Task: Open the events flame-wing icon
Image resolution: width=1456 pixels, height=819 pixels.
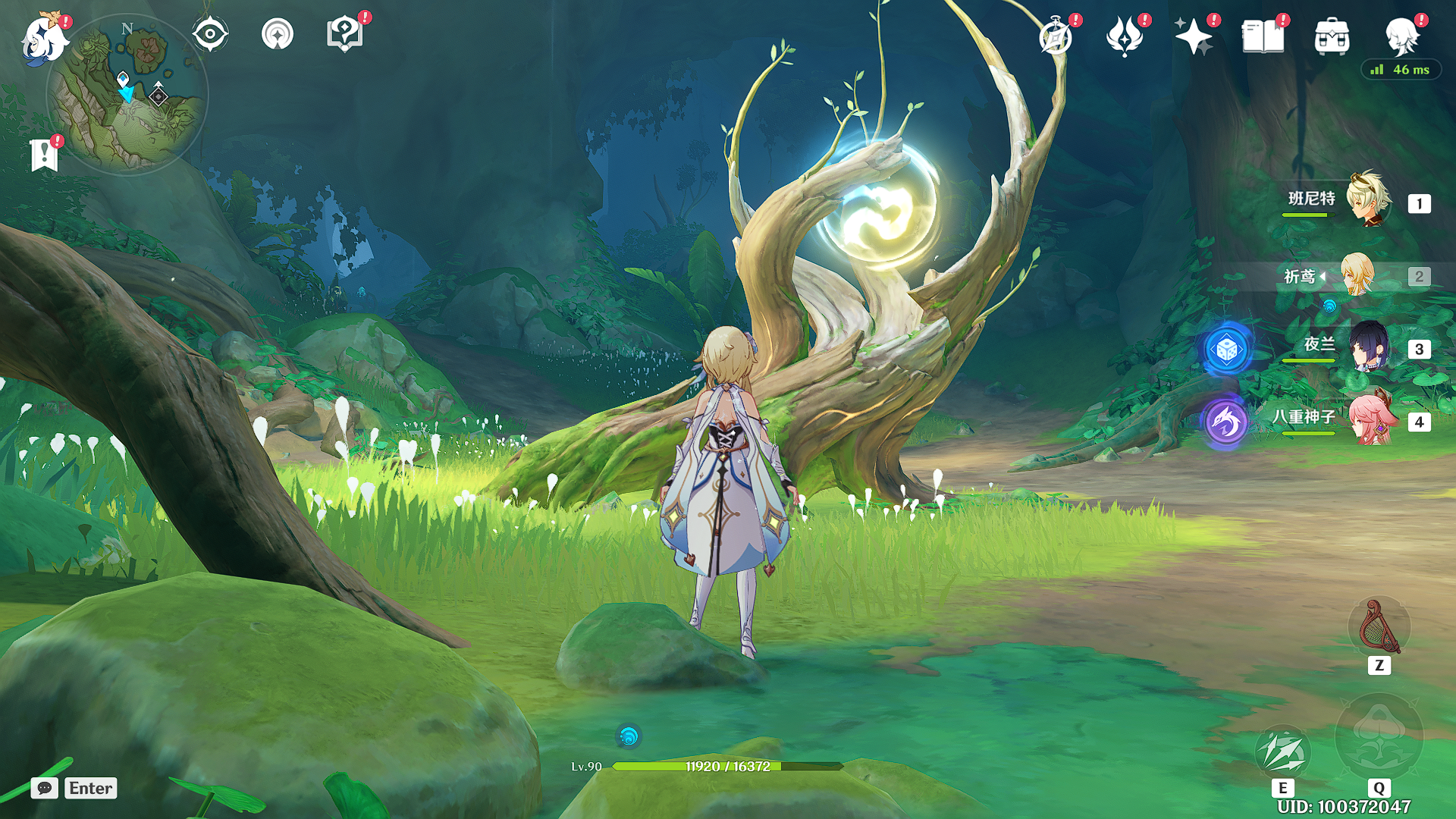Action: (1125, 36)
